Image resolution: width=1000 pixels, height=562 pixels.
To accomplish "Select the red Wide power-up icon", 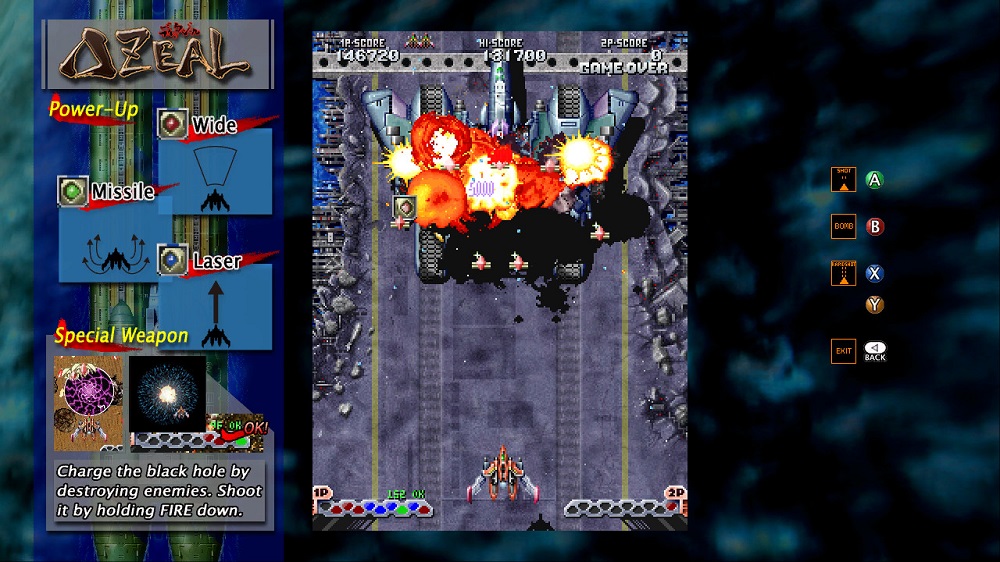I will click(x=174, y=123).
